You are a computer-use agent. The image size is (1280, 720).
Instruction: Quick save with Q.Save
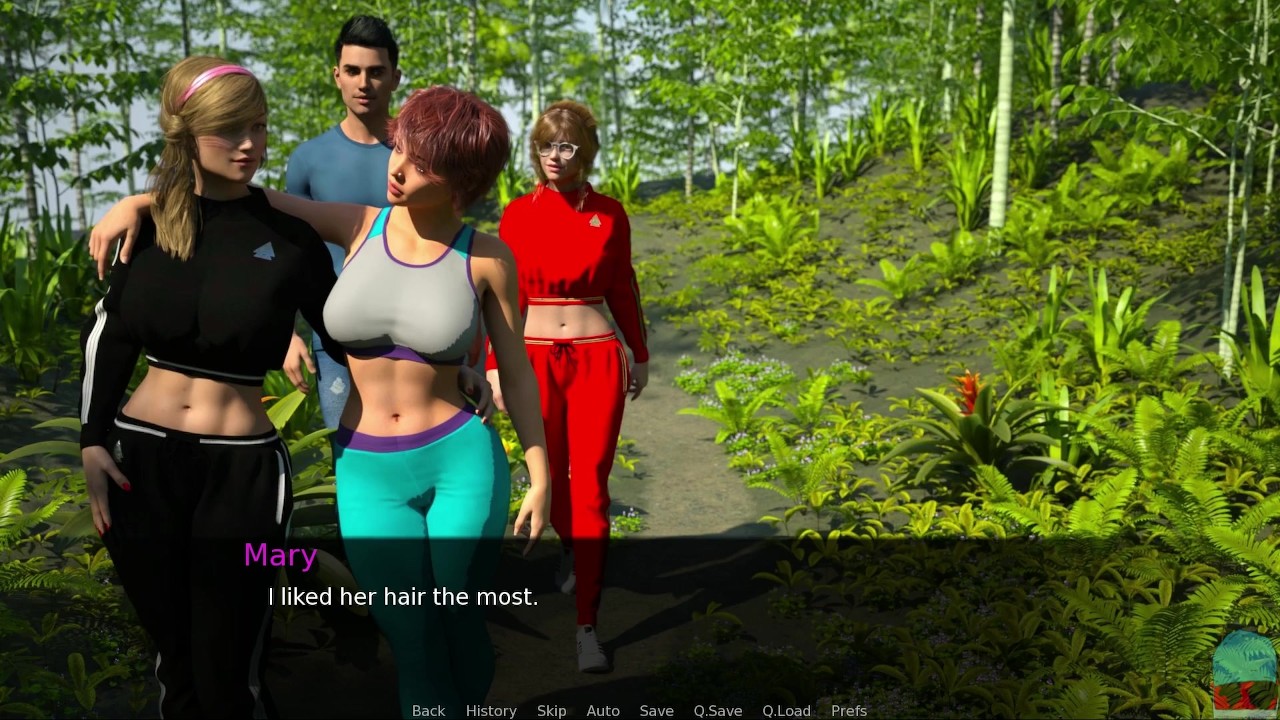point(718,711)
